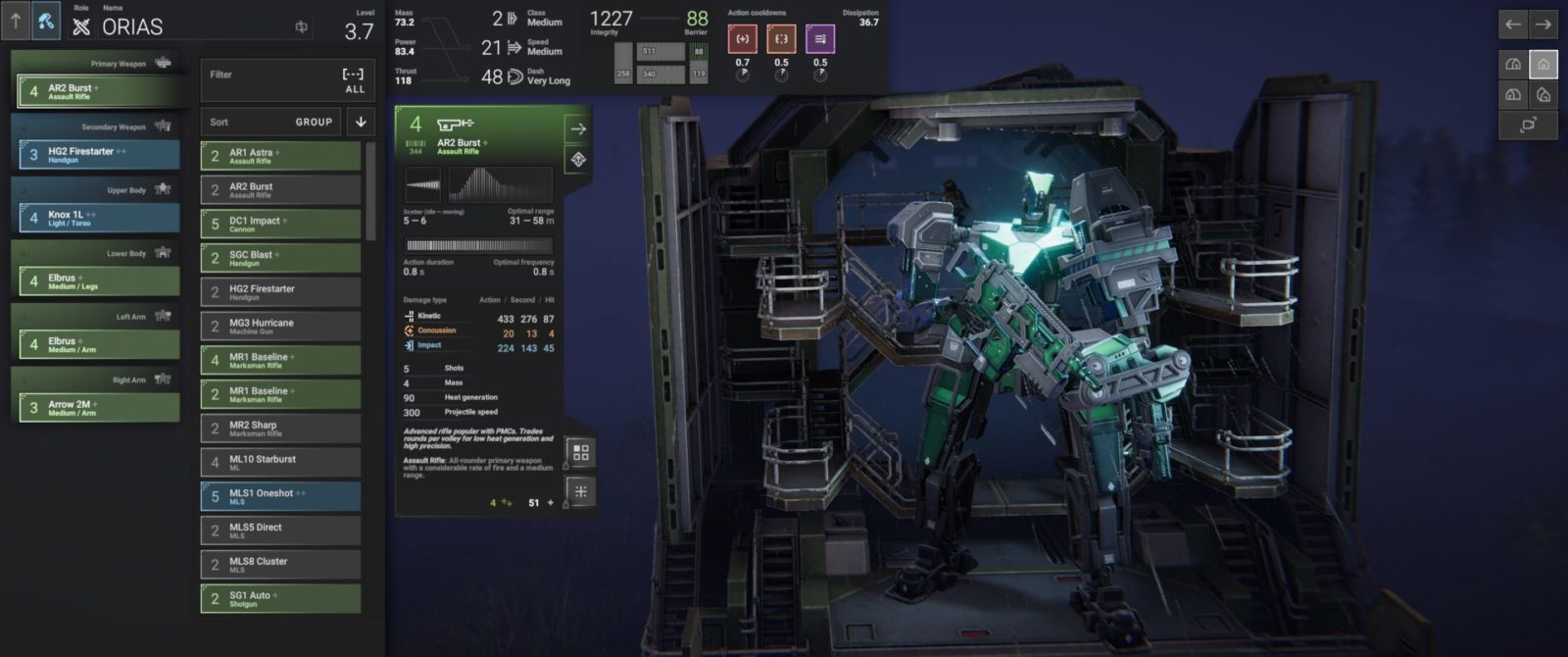Open the Knox 1L upper body slot
Image resolution: width=1568 pixels, height=657 pixels.
tap(99, 218)
